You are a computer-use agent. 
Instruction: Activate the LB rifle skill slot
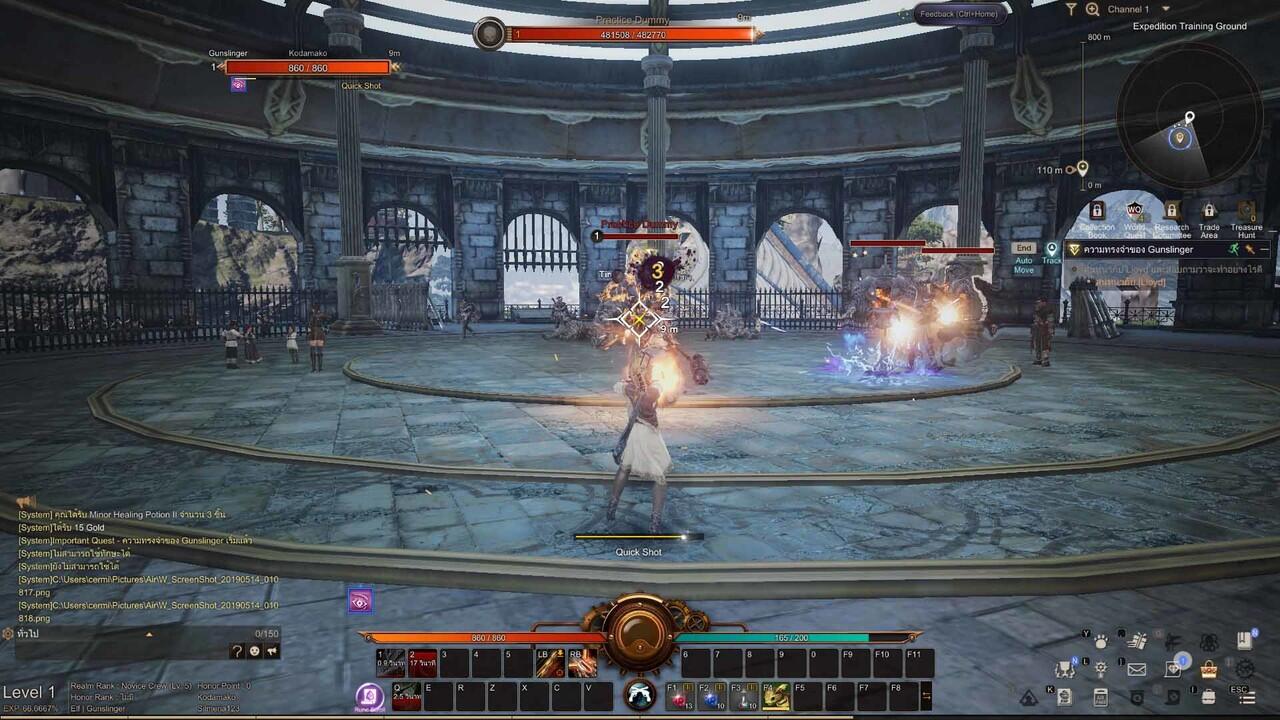click(550, 664)
